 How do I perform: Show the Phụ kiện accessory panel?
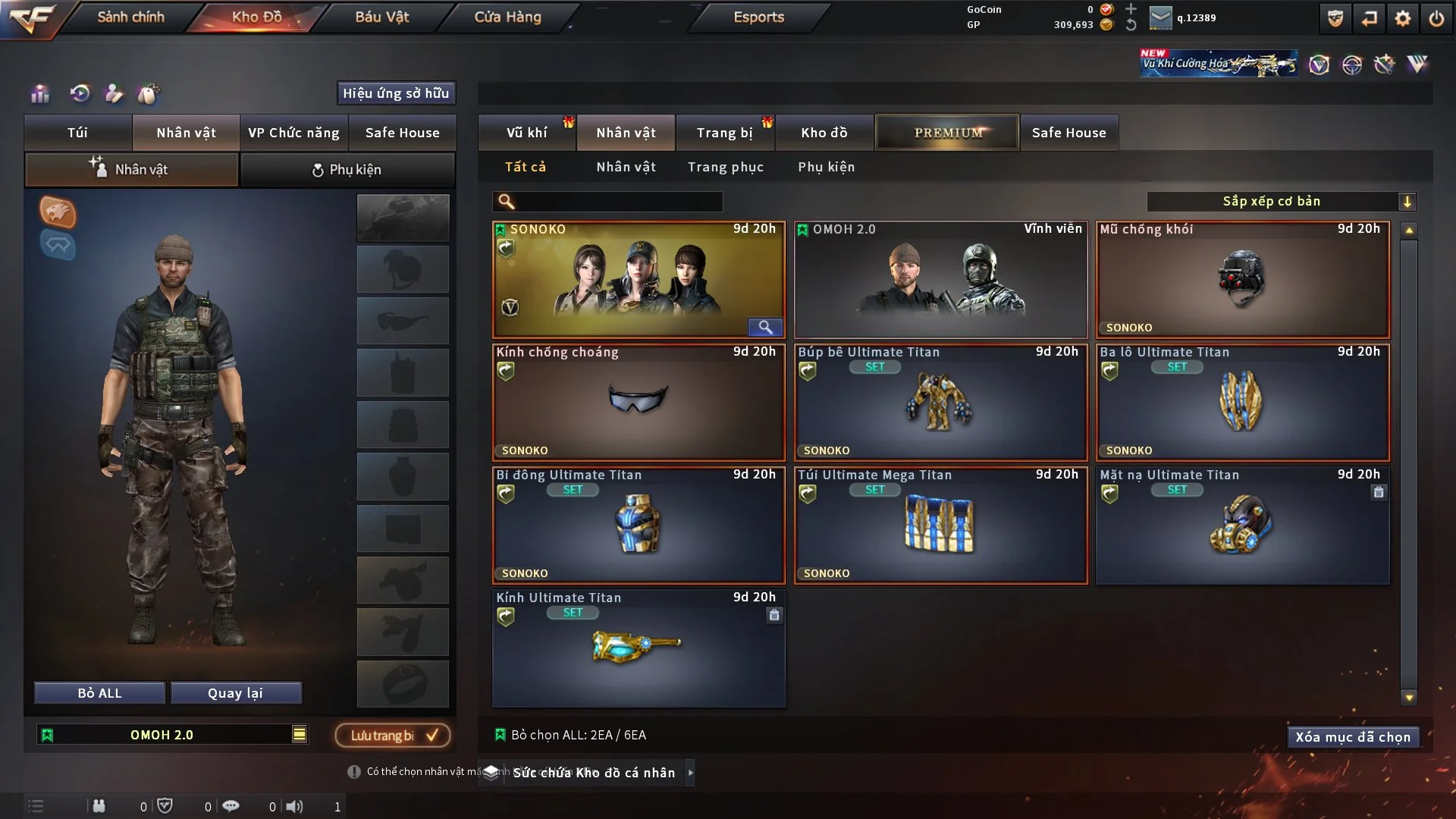click(347, 170)
